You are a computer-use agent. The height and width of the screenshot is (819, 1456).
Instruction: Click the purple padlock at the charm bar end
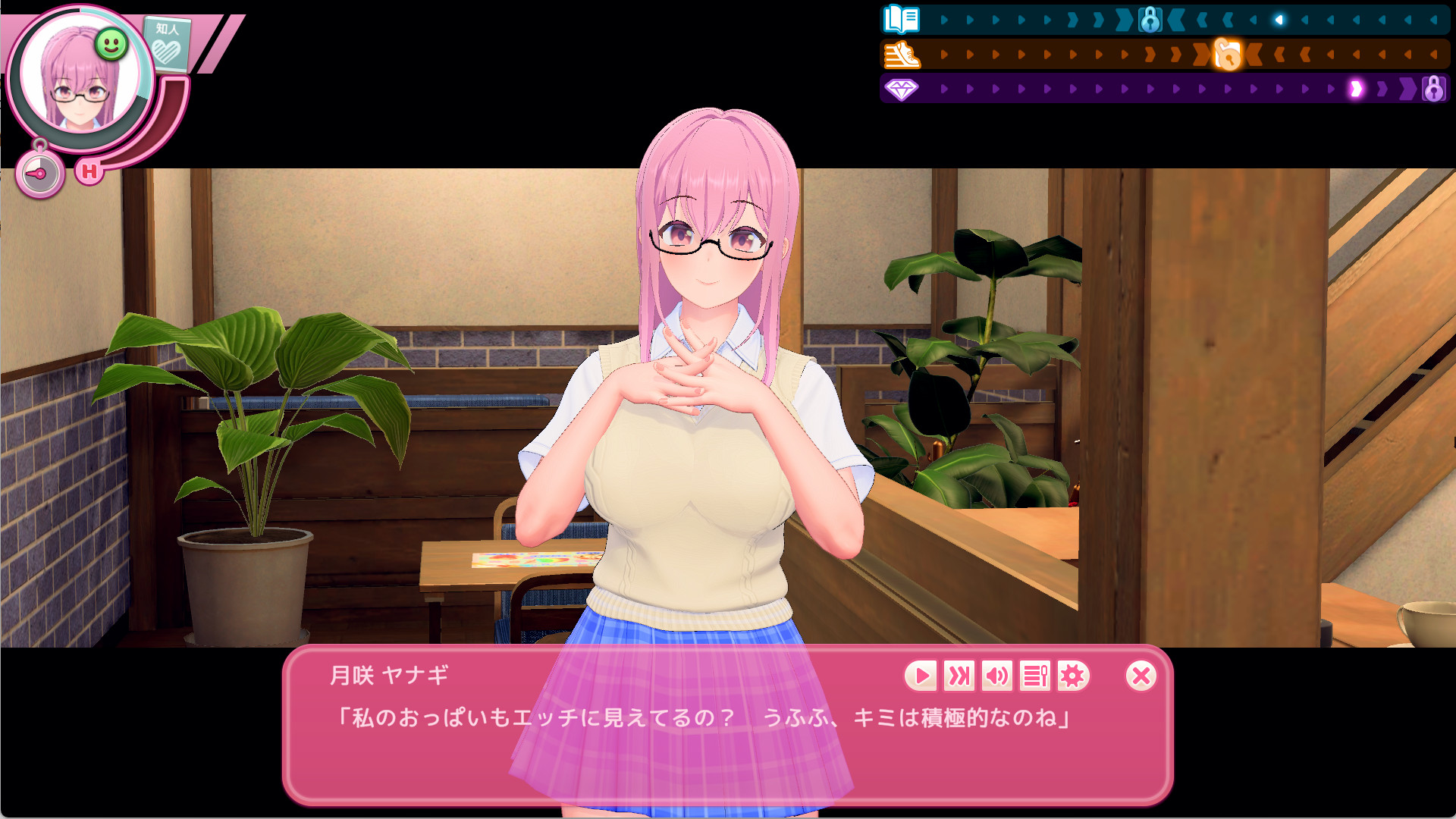click(x=1432, y=90)
